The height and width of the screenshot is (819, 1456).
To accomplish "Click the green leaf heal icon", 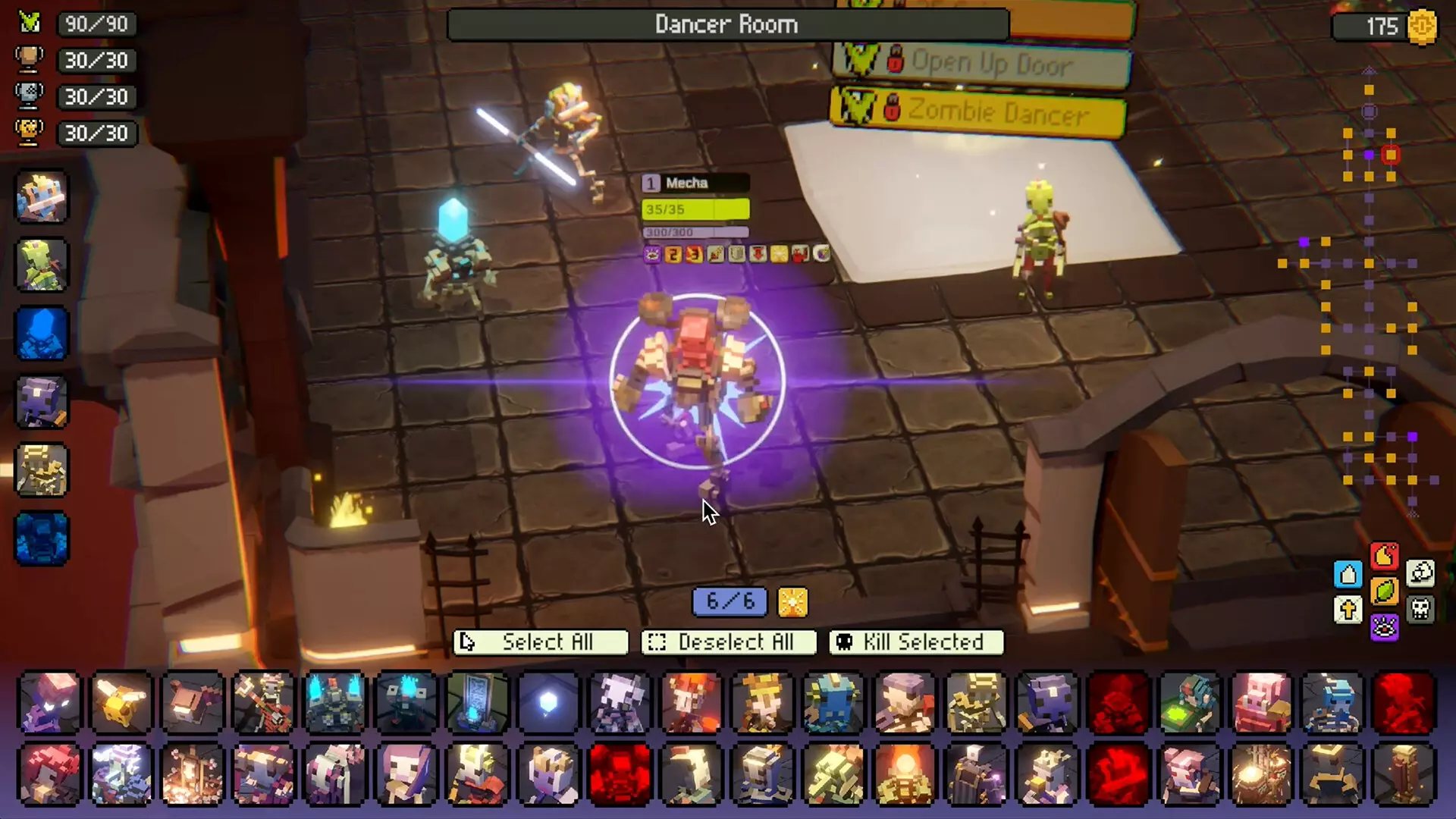I will (x=1385, y=591).
